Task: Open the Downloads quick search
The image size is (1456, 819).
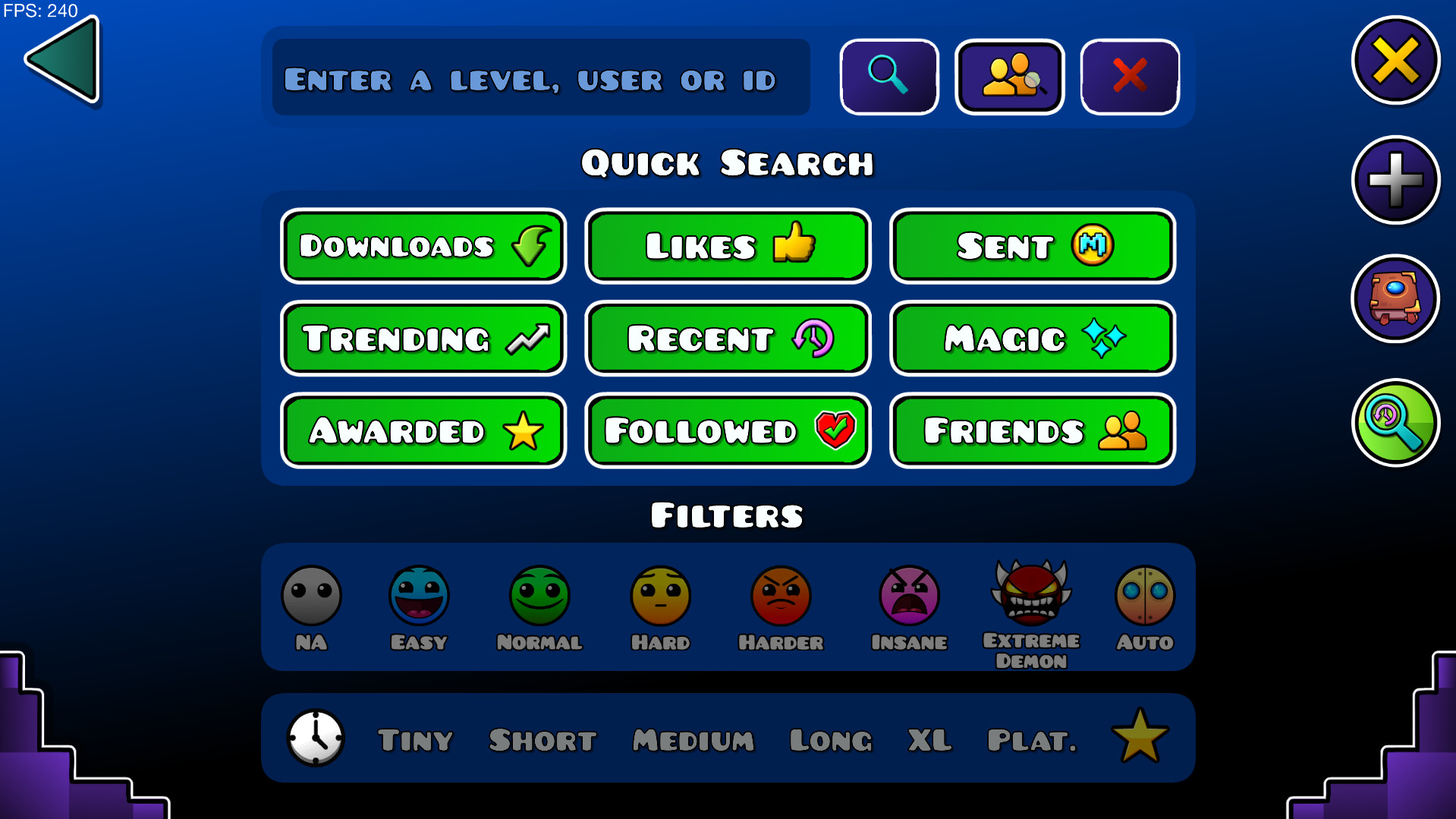Action: [423, 245]
